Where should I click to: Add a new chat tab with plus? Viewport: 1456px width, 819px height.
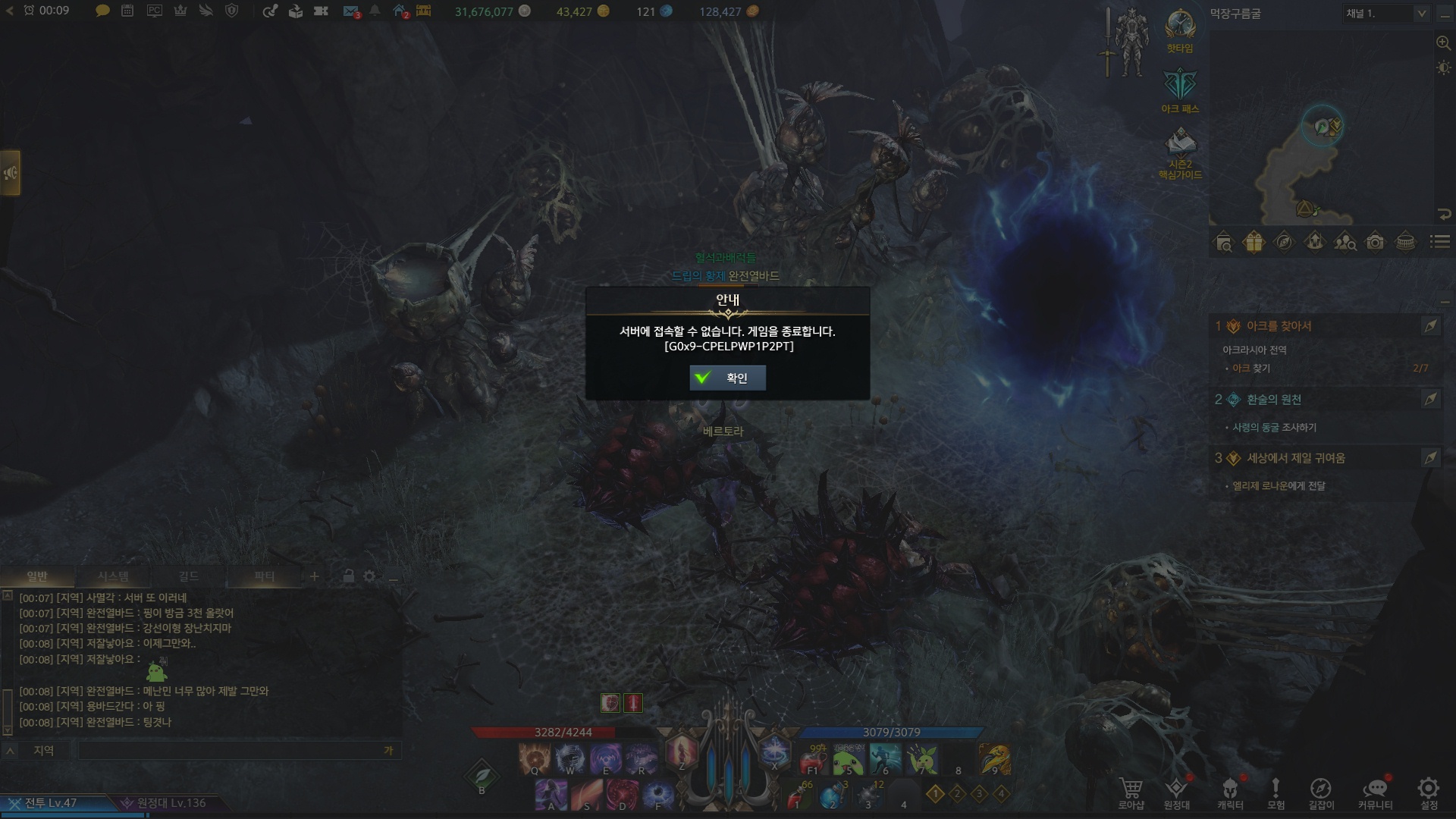314,576
